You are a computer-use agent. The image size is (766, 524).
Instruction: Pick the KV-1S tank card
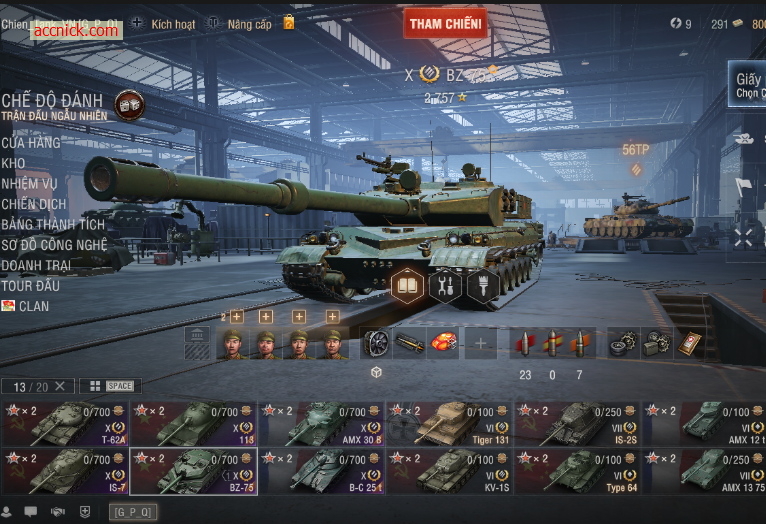click(x=448, y=470)
